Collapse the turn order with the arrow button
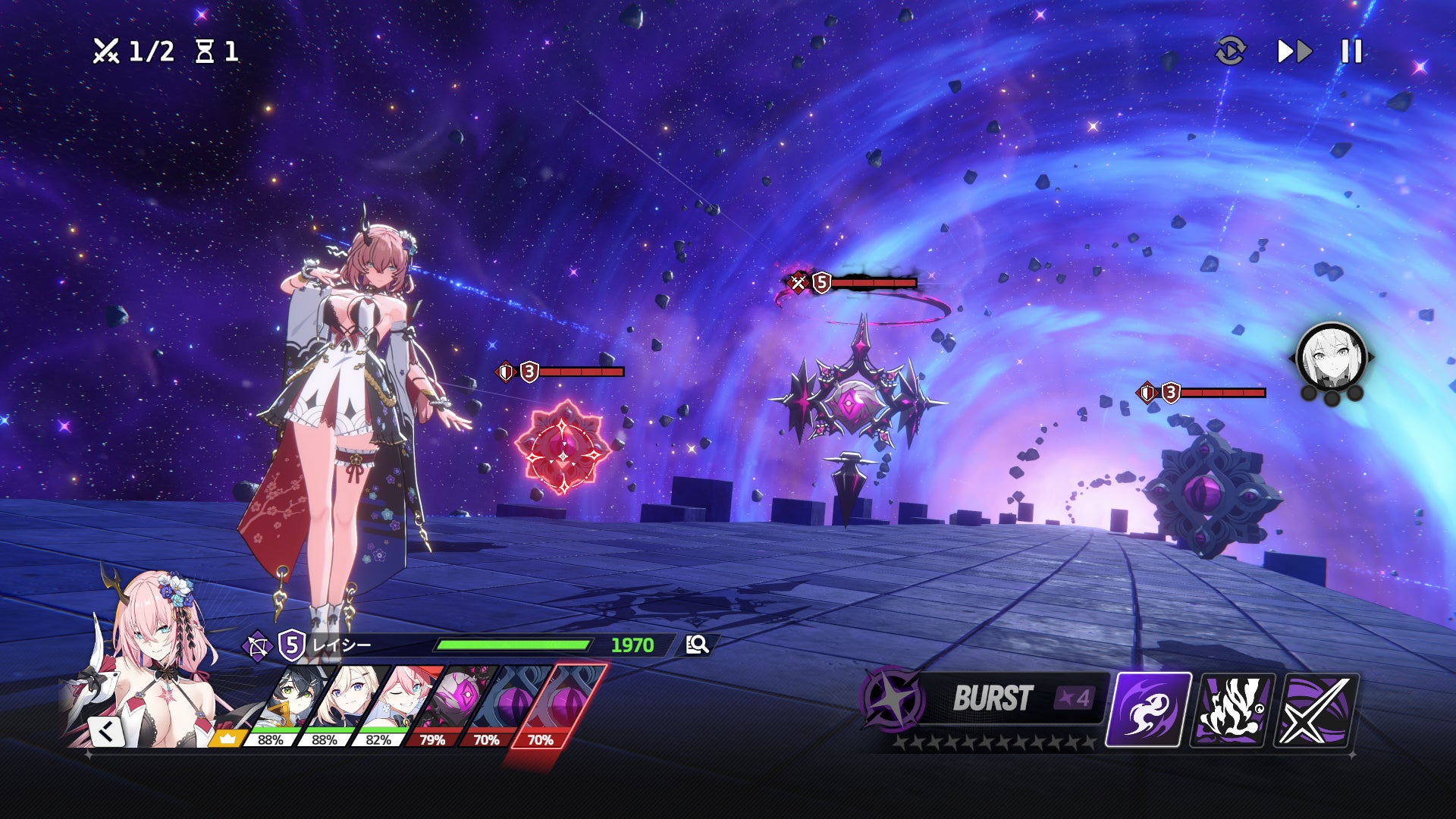The width and height of the screenshot is (1456, 819). coord(106,732)
